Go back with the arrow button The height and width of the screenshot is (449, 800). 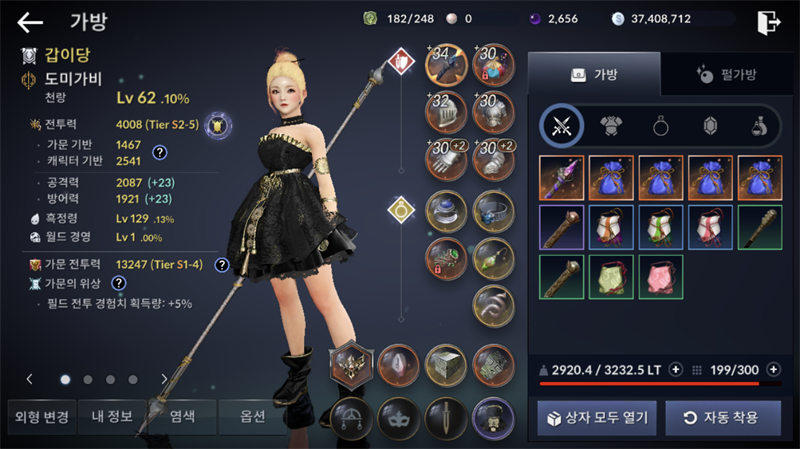[x=30, y=22]
